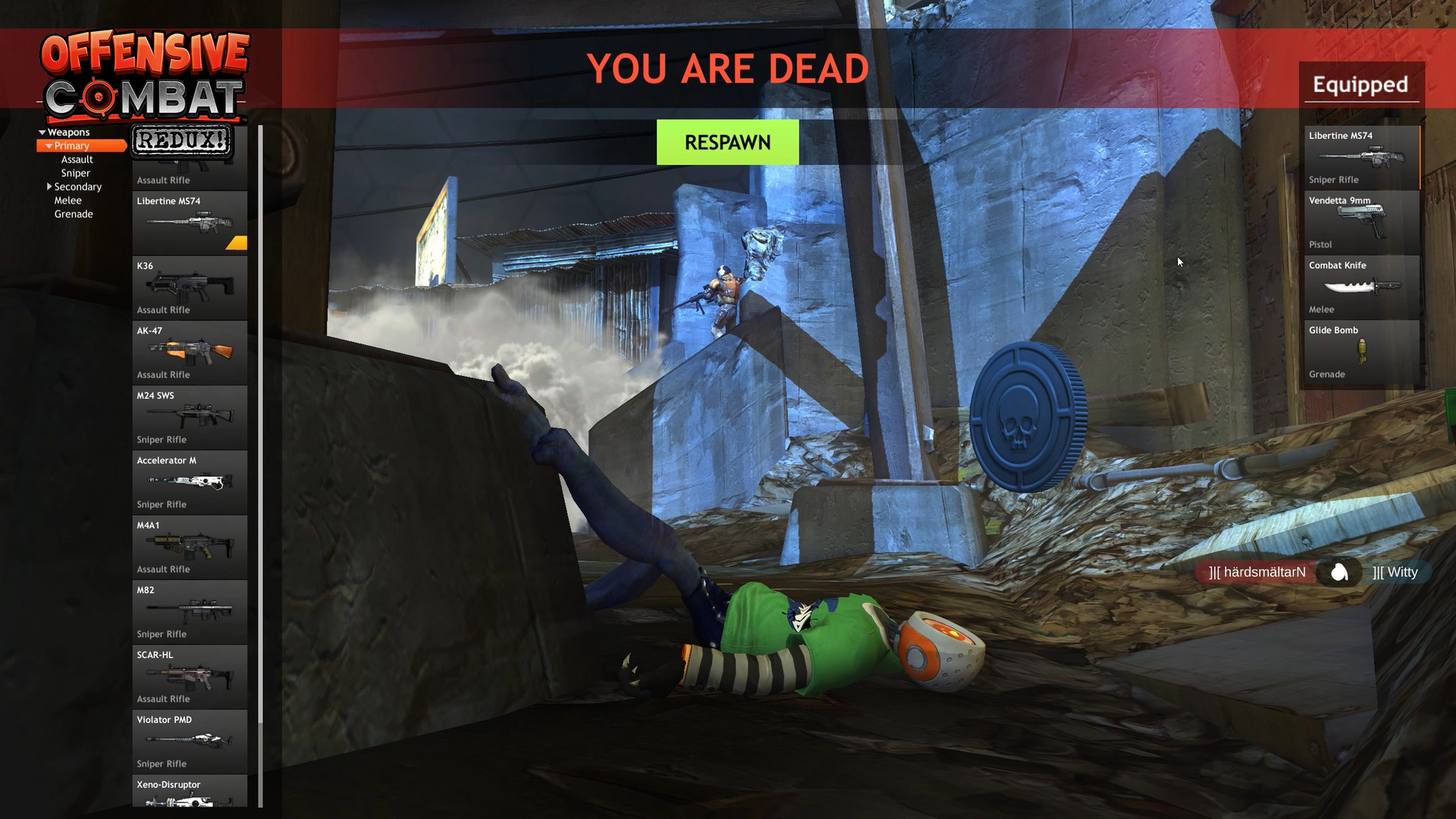The image size is (1456, 819).
Task: Select the SCAR-HL assault rifle
Action: point(190,675)
